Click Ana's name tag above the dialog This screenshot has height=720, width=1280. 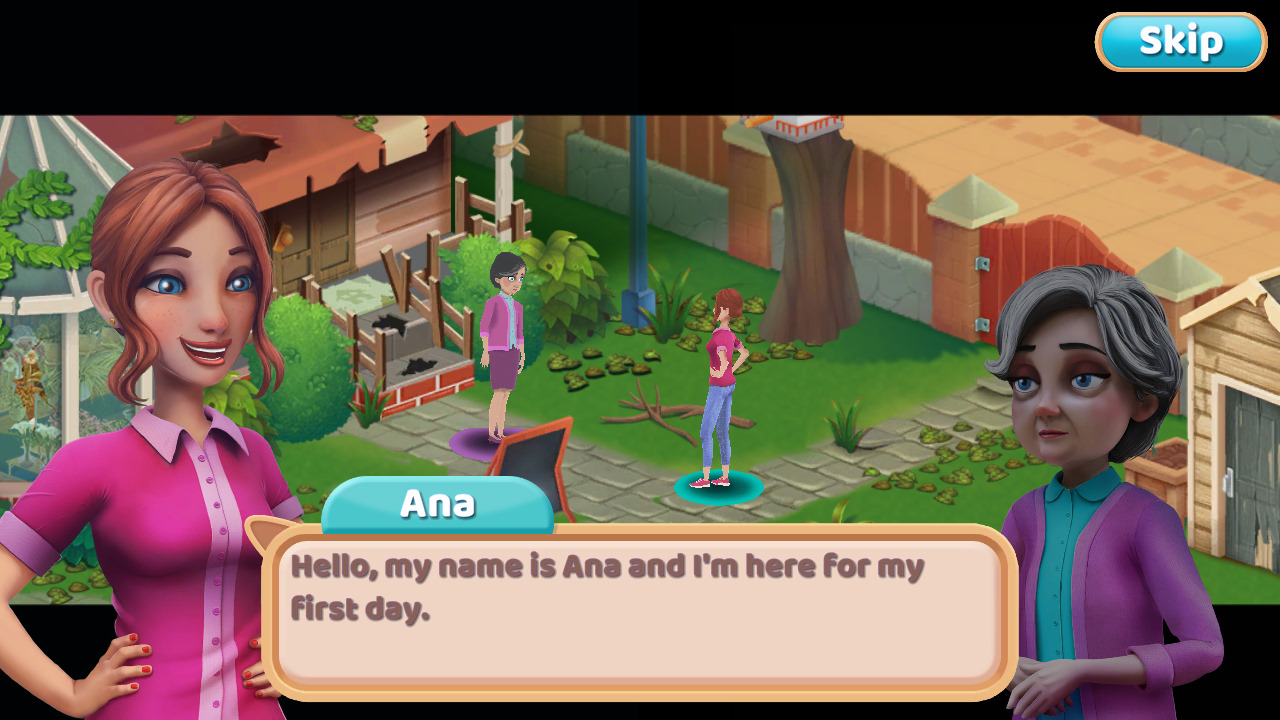pos(438,504)
